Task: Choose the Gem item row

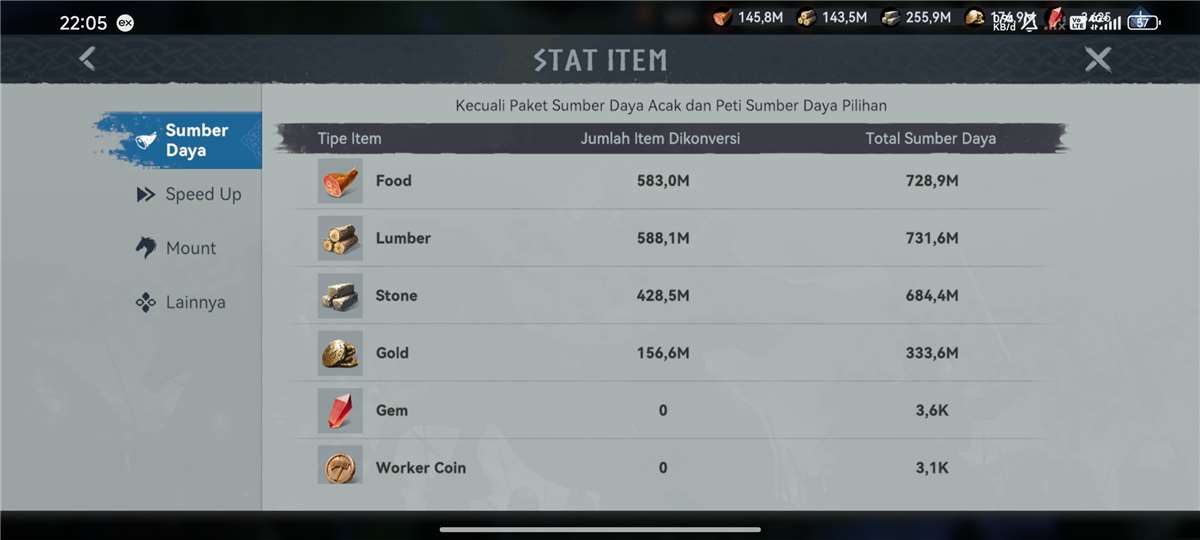Action: tap(670, 410)
